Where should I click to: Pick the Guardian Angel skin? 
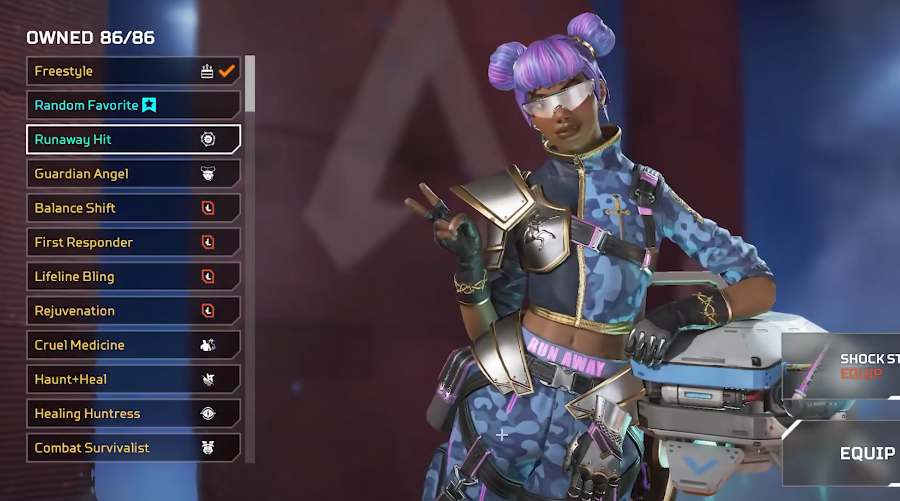pos(133,174)
